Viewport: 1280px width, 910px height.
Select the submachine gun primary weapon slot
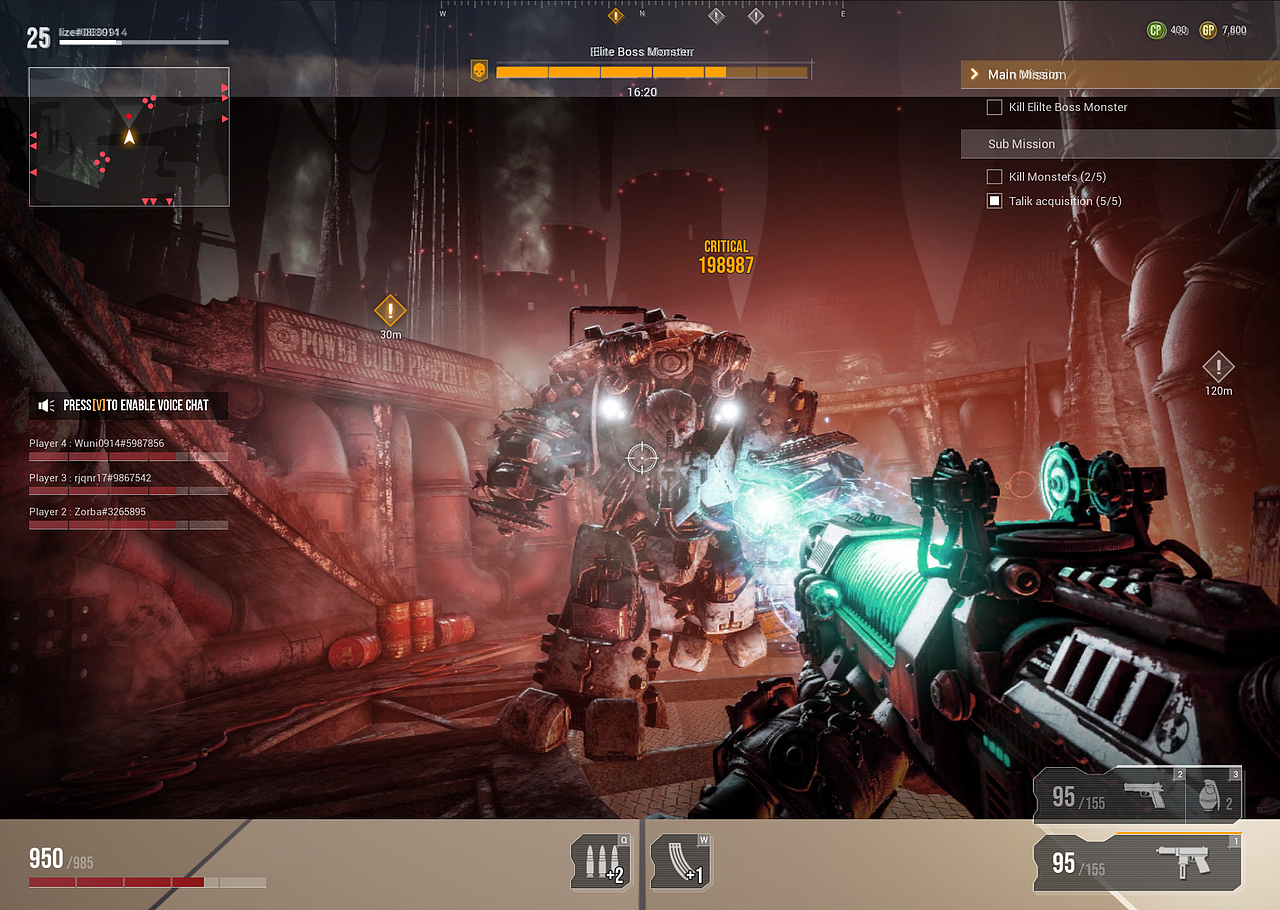1137,862
